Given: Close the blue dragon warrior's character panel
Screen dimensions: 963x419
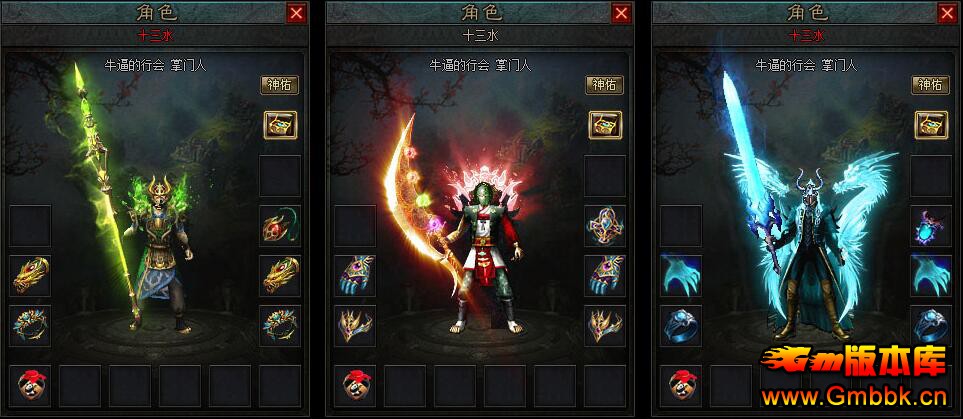Looking at the screenshot, I should tap(946, 13).
